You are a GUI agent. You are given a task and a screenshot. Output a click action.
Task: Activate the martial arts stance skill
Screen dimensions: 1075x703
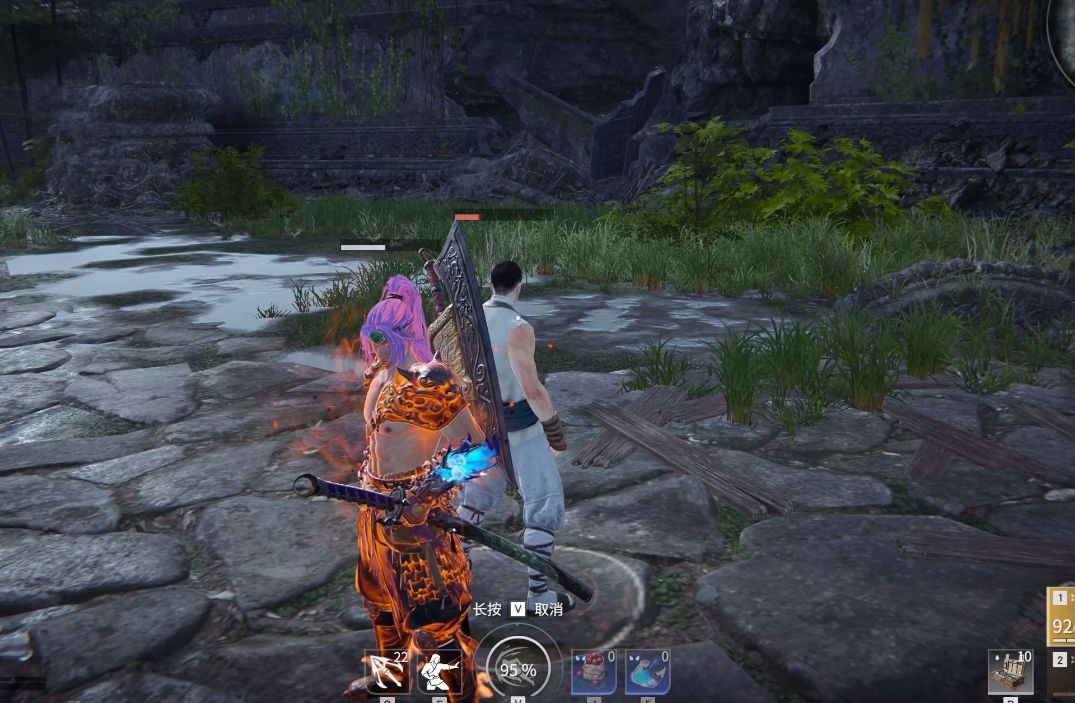(439, 671)
